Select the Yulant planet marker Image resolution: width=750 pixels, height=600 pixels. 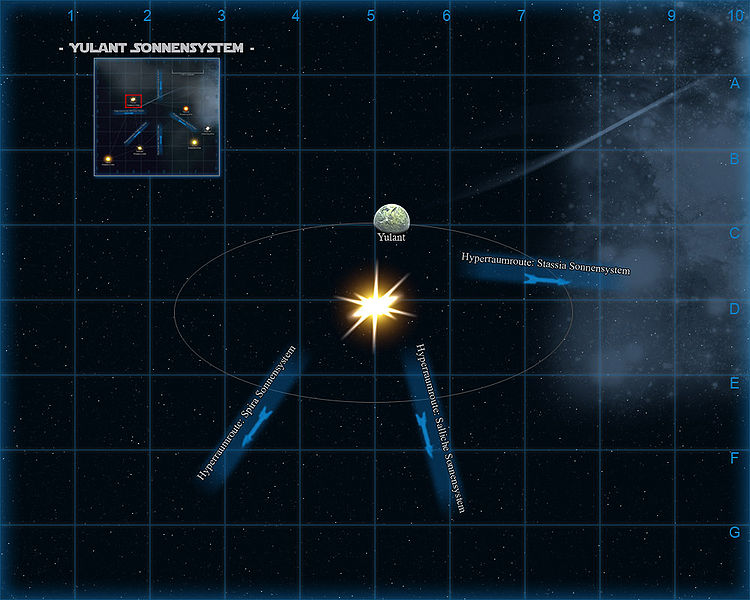(391, 218)
